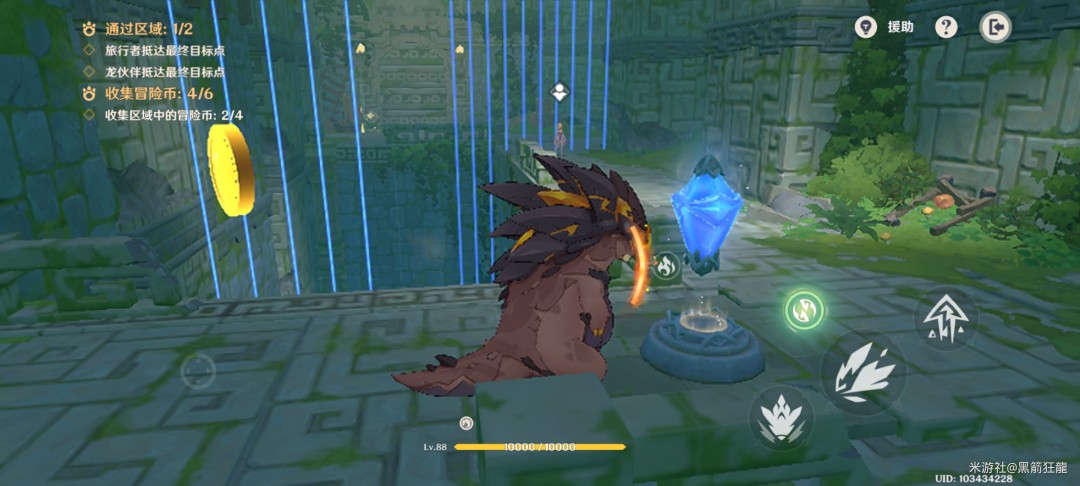Image resolution: width=1080 pixels, height=486 pixels.
Task: Tap the virtual movement joystick circle
Action: tap(198, 371)
